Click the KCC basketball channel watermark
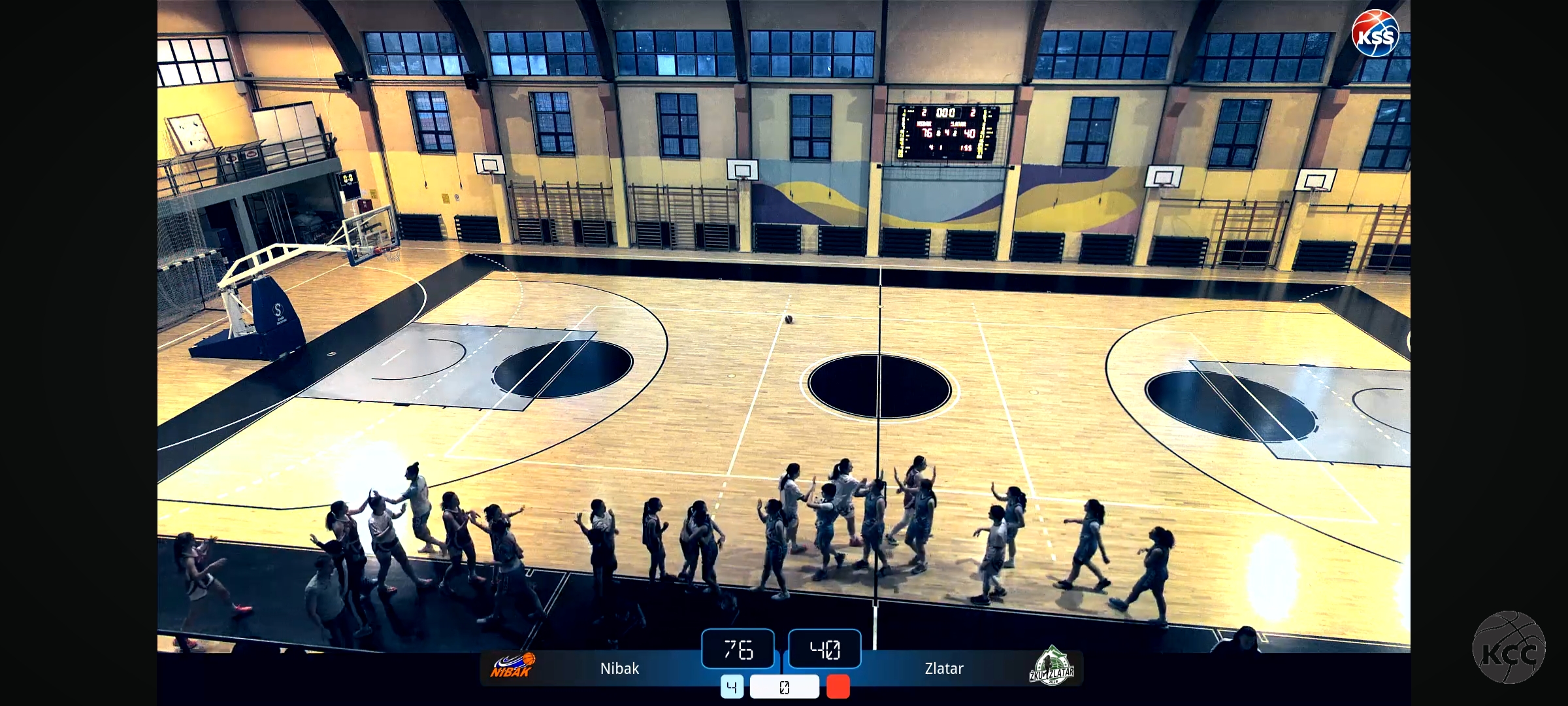1568x706 pixels. (x=1509, y=648)
